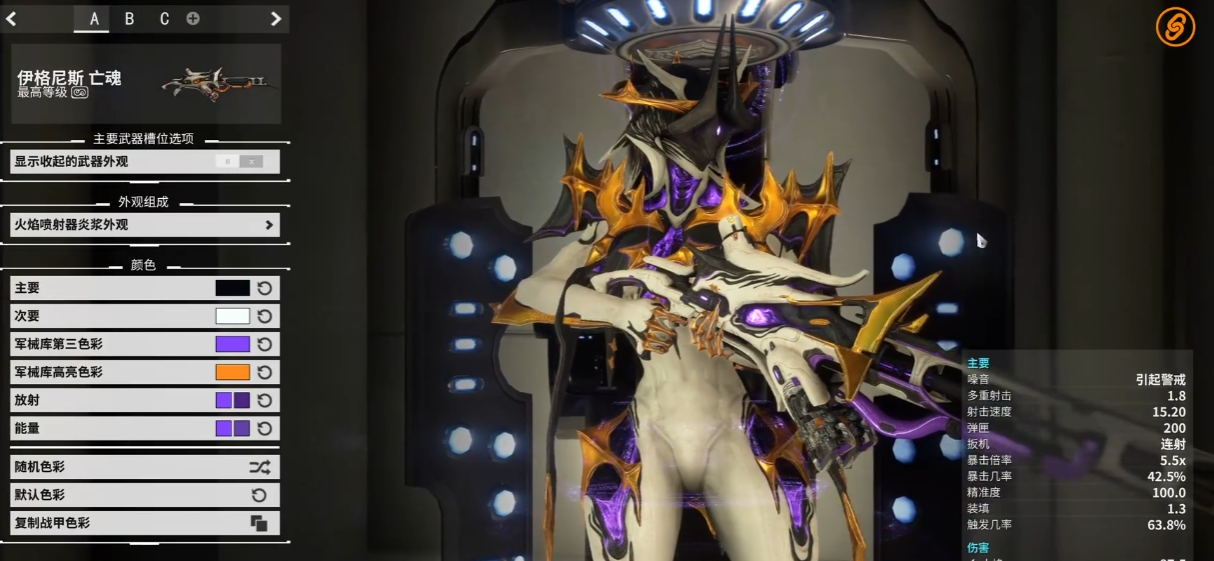The height and width of the screenshot is (561, 1214).
Task: Change the 军械库高亮色彩 orange swatch
Action: pos(232,372)
